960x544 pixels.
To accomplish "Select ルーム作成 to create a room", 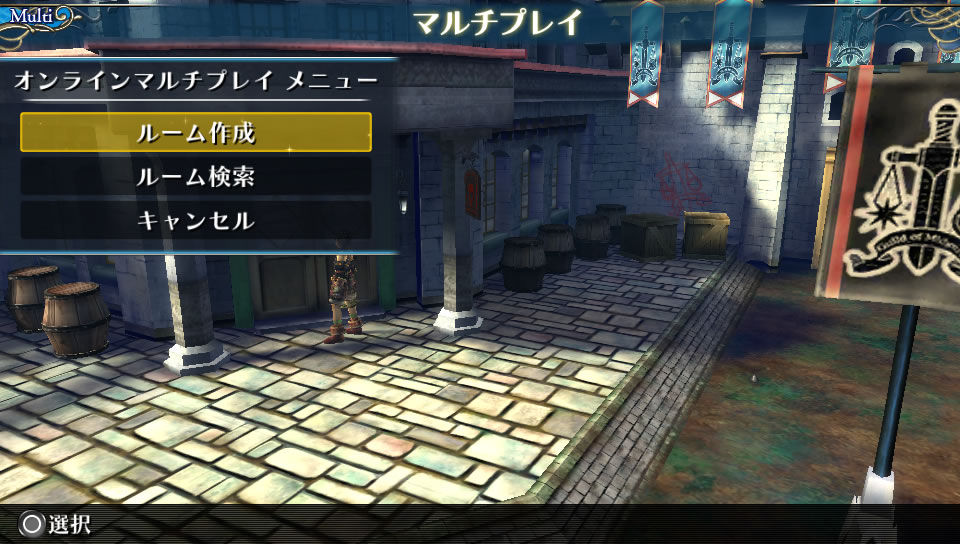I will tap(196, 133).
